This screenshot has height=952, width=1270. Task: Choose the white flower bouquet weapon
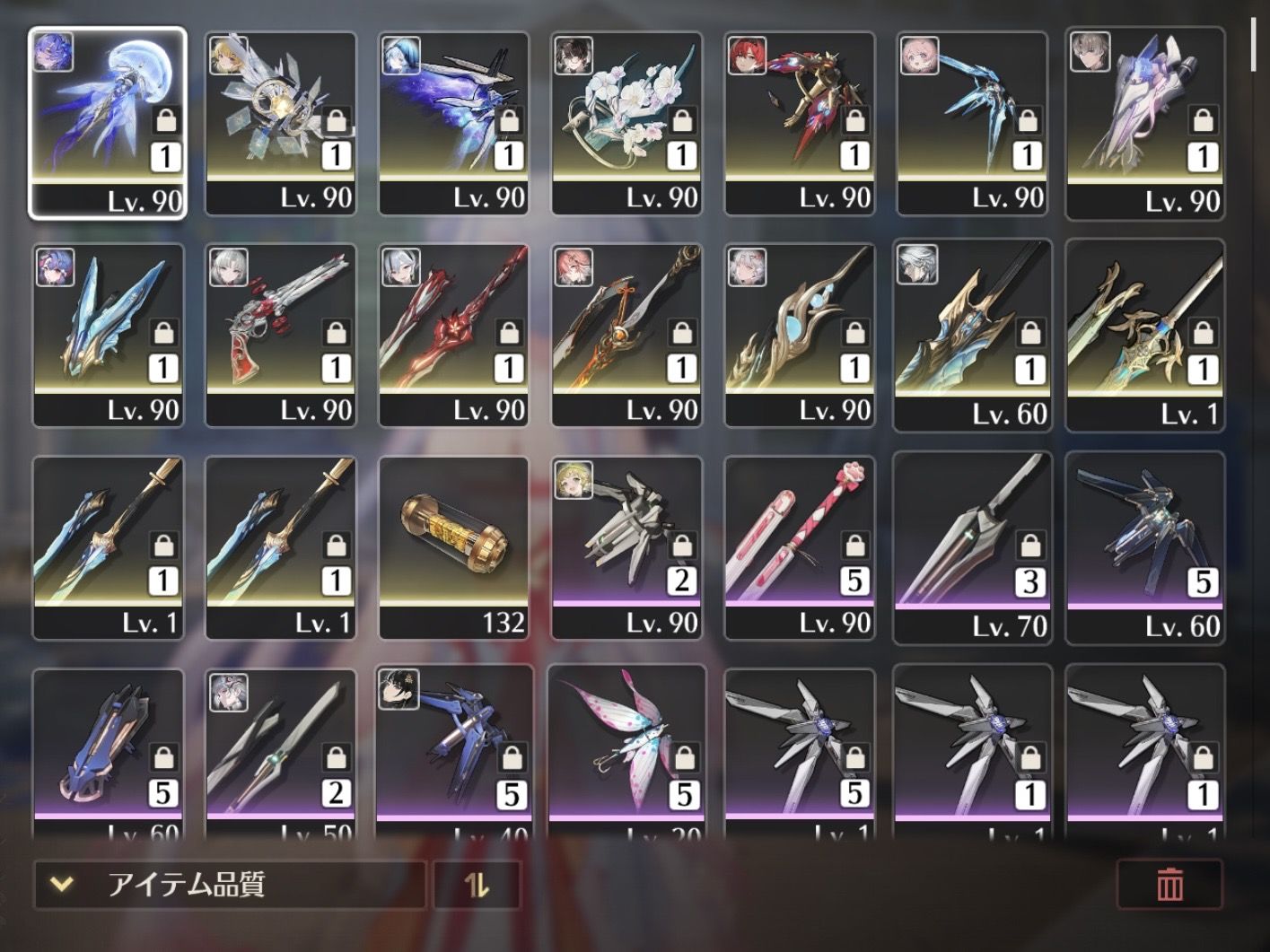click(626, 122)
